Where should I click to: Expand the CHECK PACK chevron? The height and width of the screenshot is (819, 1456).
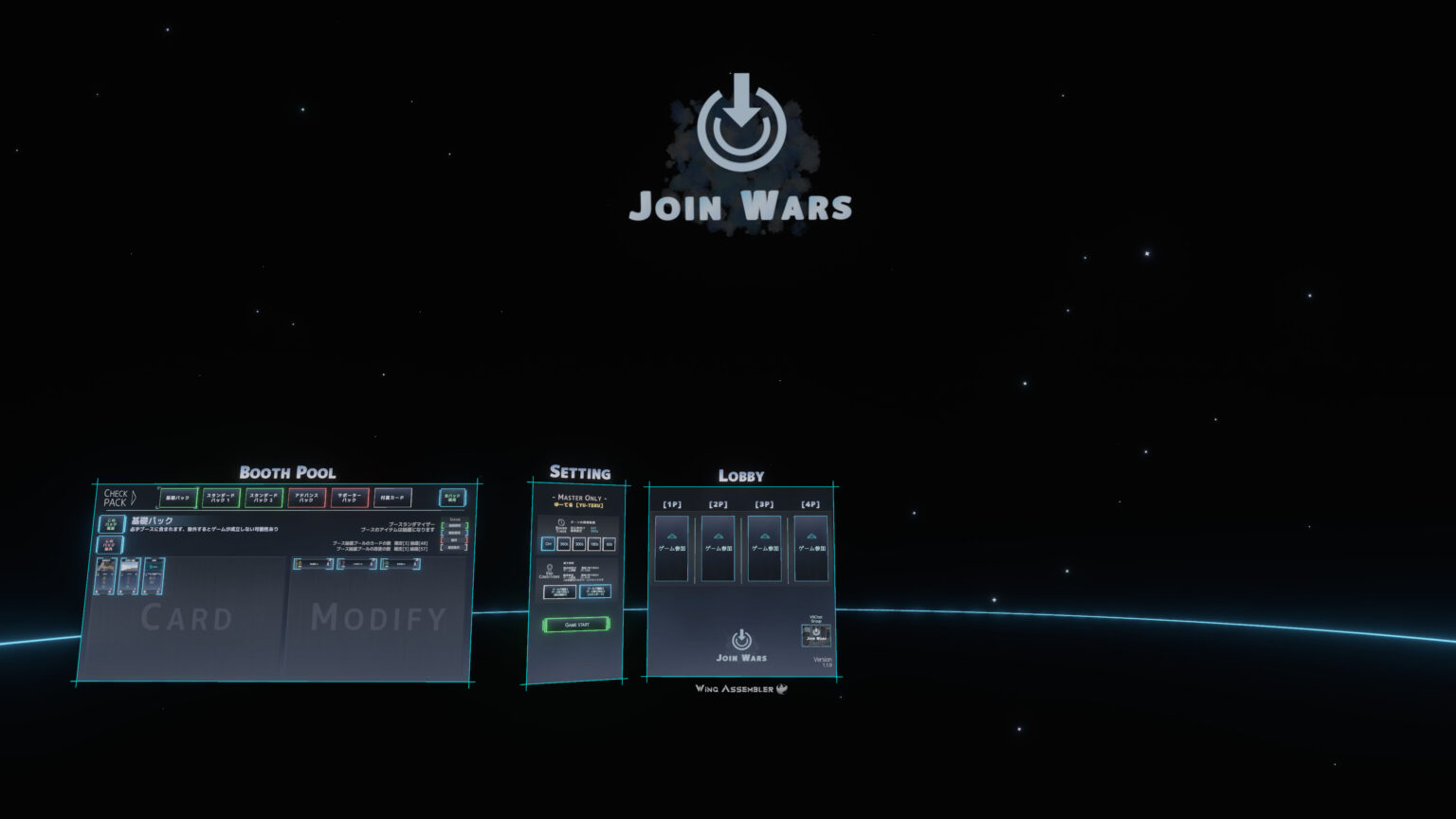pos(134,498)
